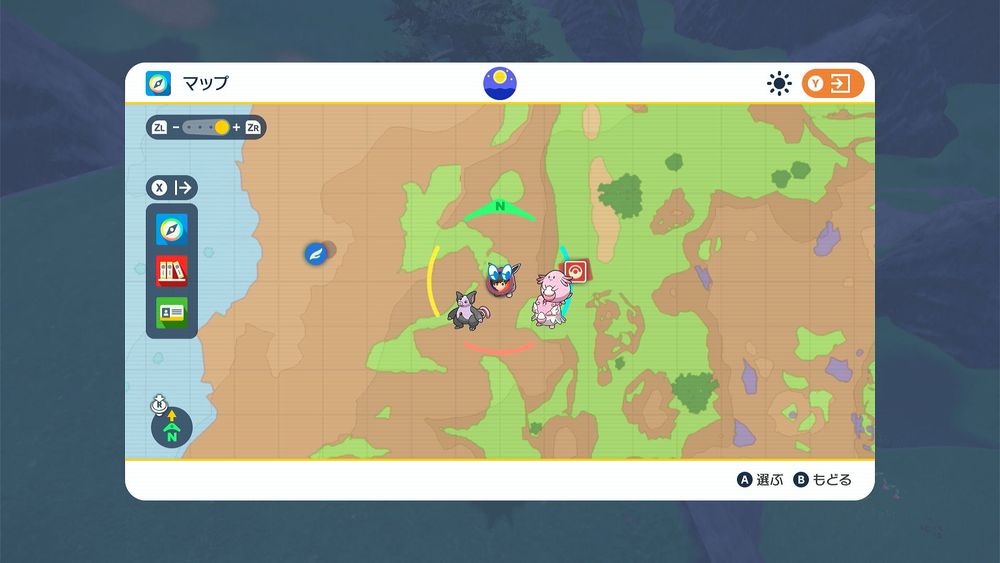Click the 選ぶ select prompt
The width and height of the screenshot is (1000, 563).
[x=761, y=480]
